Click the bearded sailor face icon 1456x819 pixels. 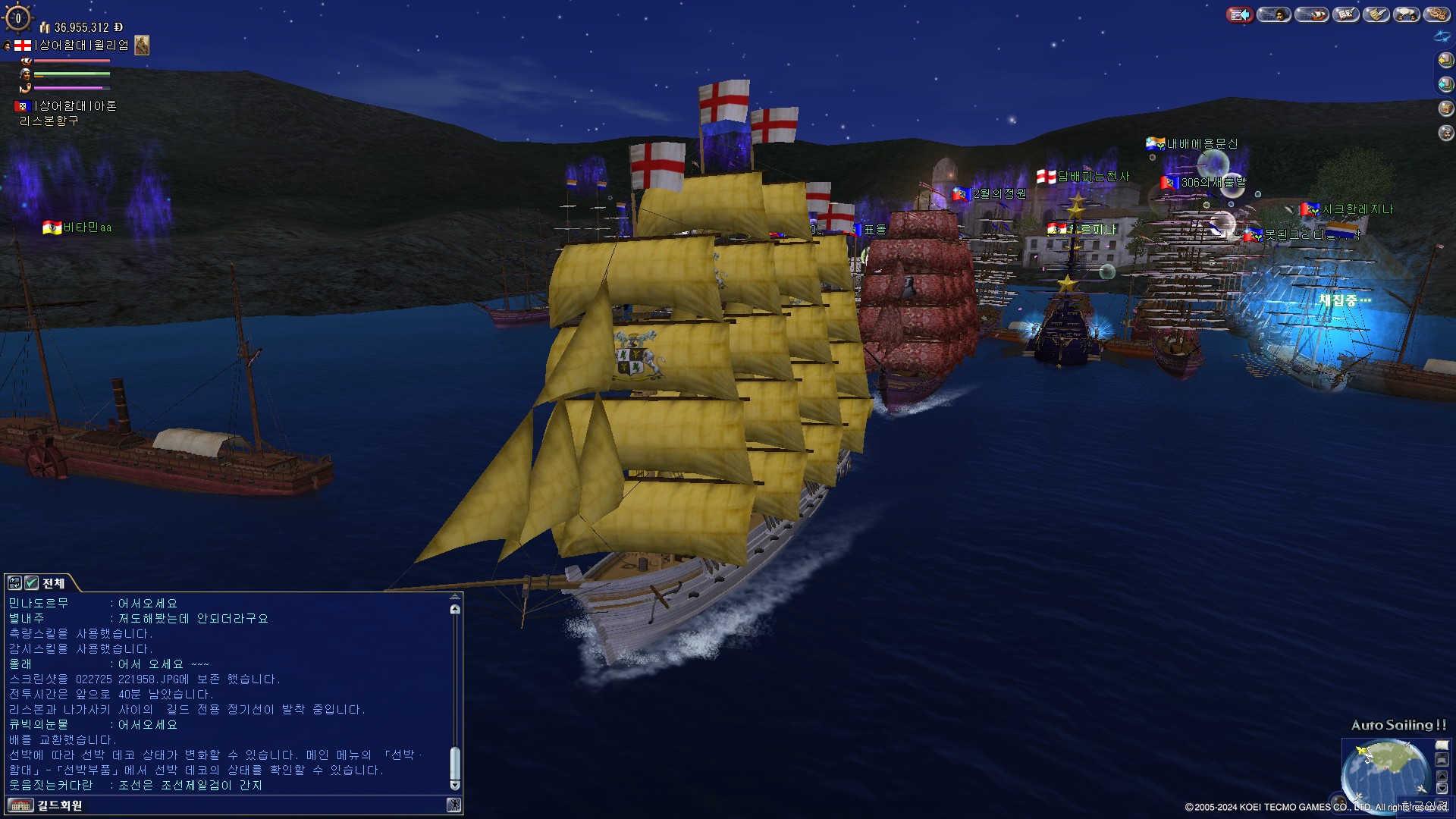[1445, 133]
